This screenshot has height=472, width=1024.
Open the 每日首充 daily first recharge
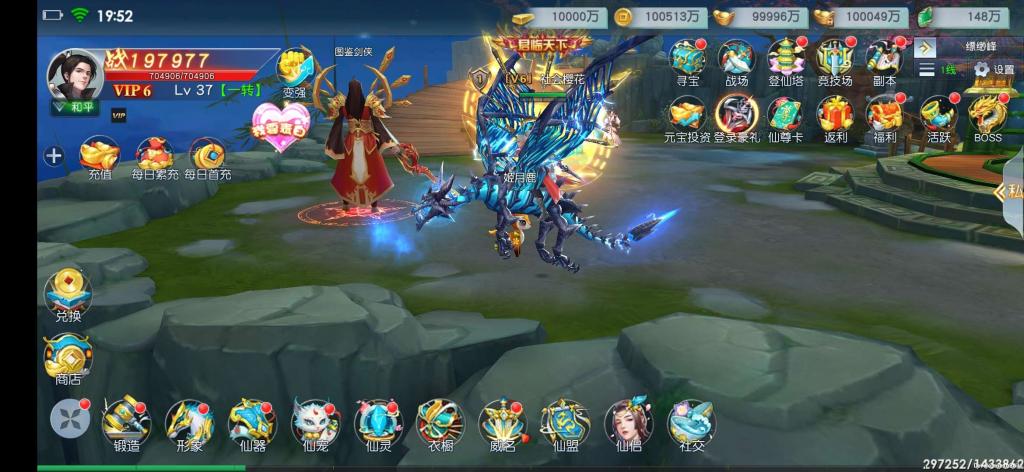(x=208, y=155)
